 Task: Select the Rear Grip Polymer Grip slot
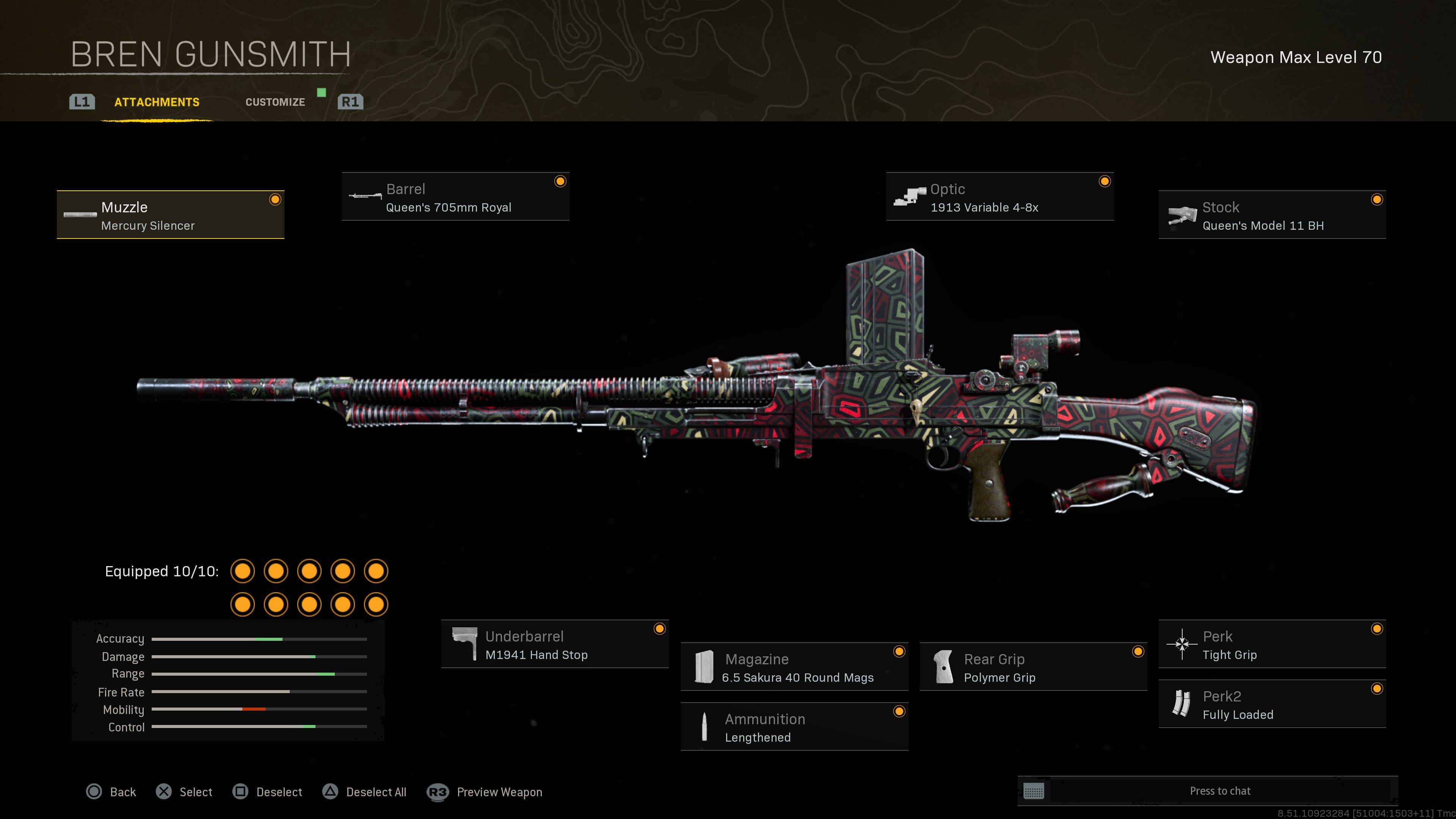click(1032, 667)
